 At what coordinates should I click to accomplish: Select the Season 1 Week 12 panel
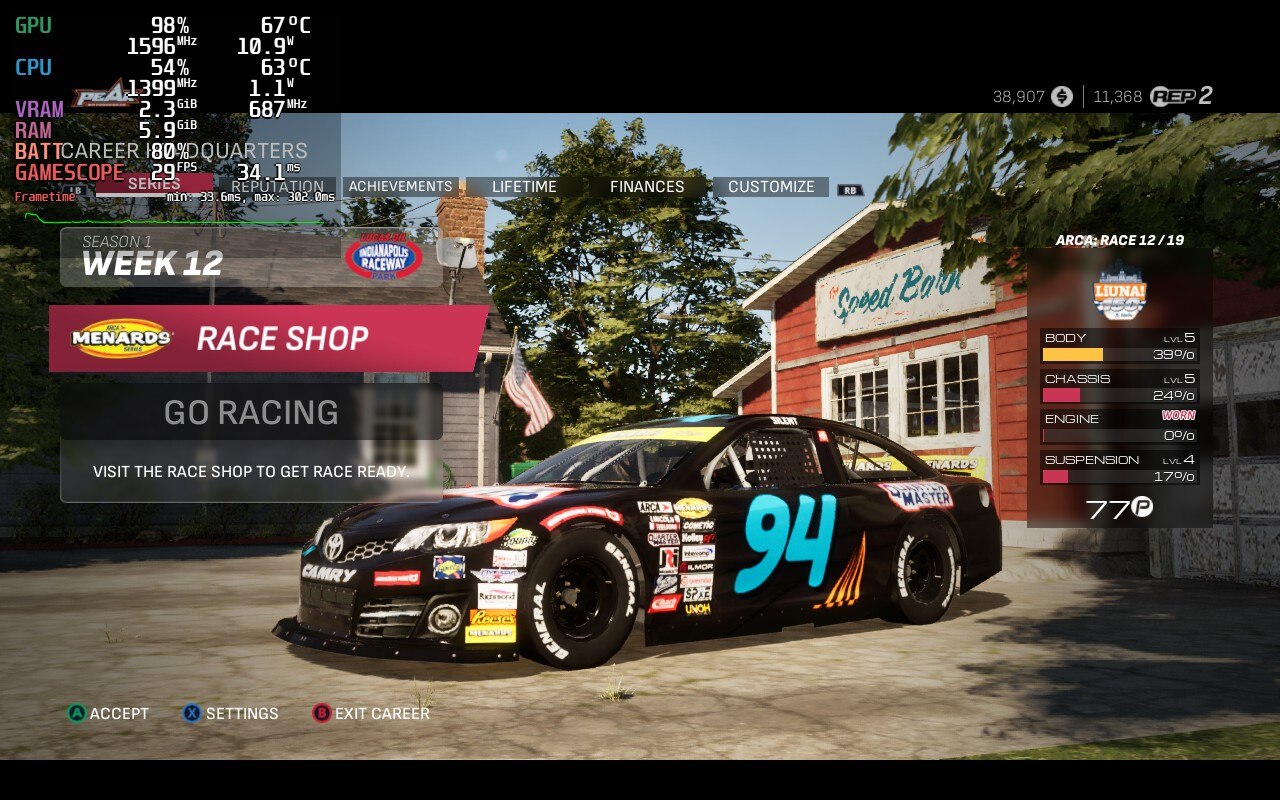pyautogui.click(x=250, y=257)
